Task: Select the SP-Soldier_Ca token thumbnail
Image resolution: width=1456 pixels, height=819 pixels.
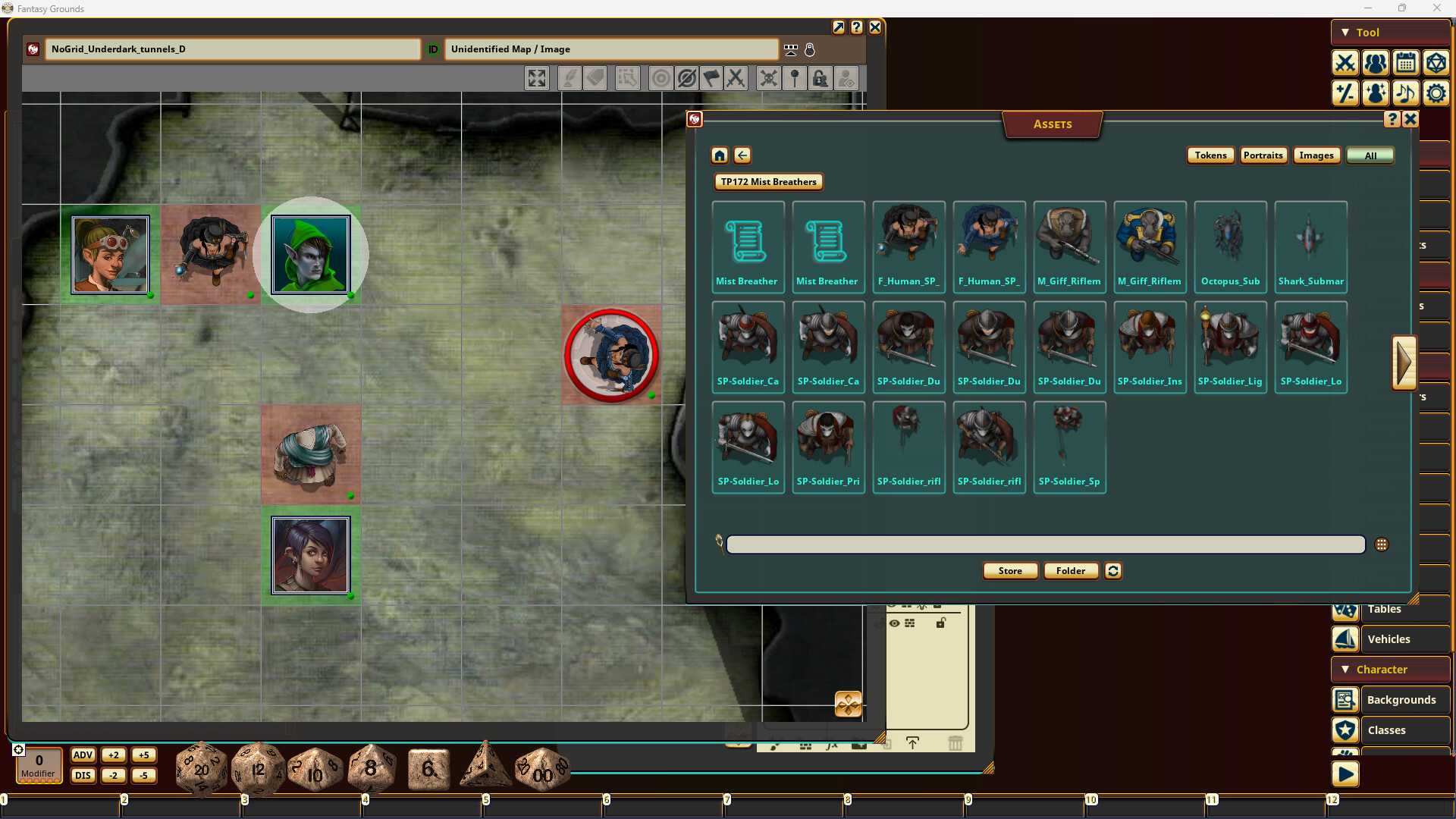Action: point(748,347)
